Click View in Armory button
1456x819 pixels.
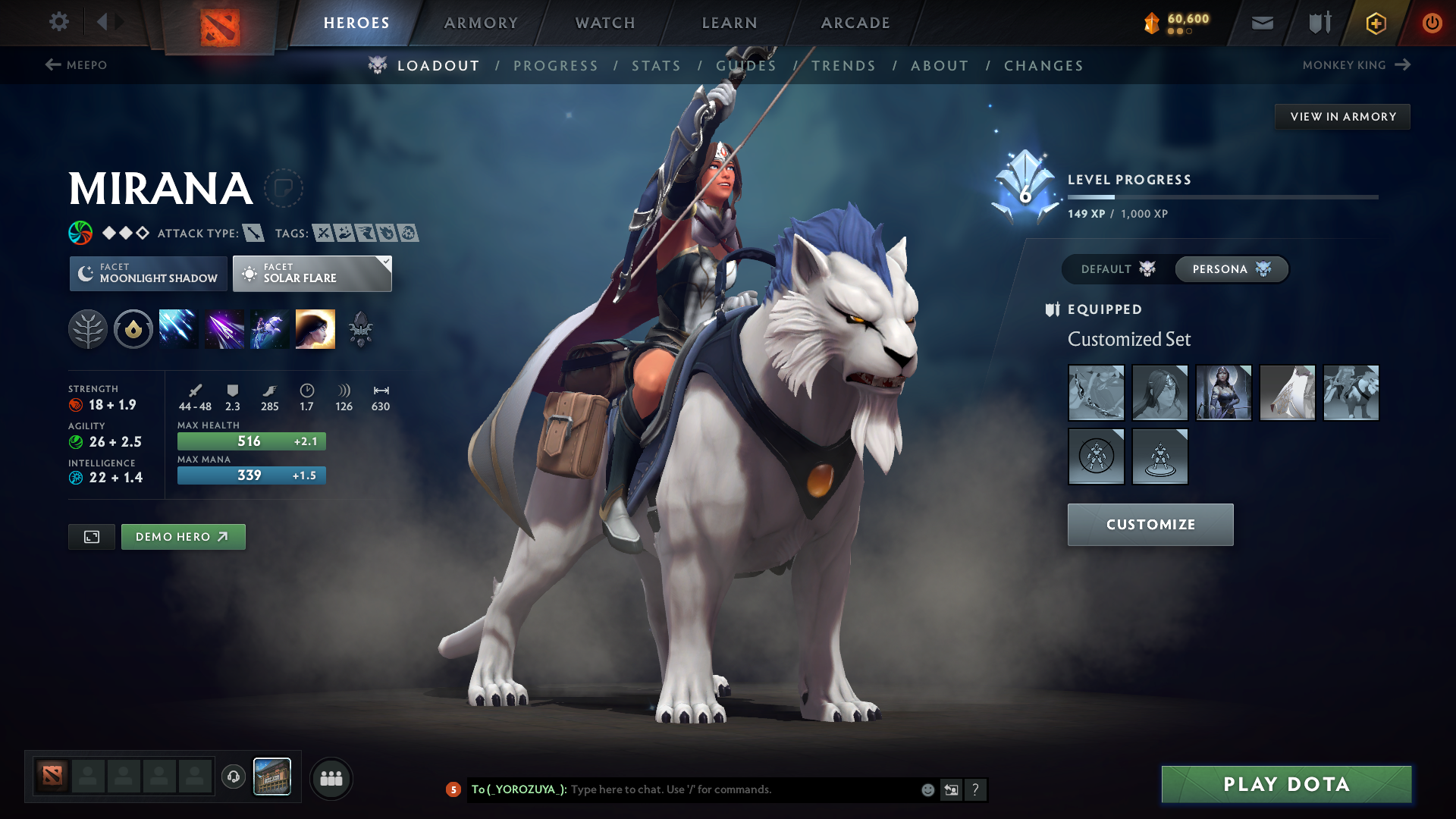click(1342, 117)
